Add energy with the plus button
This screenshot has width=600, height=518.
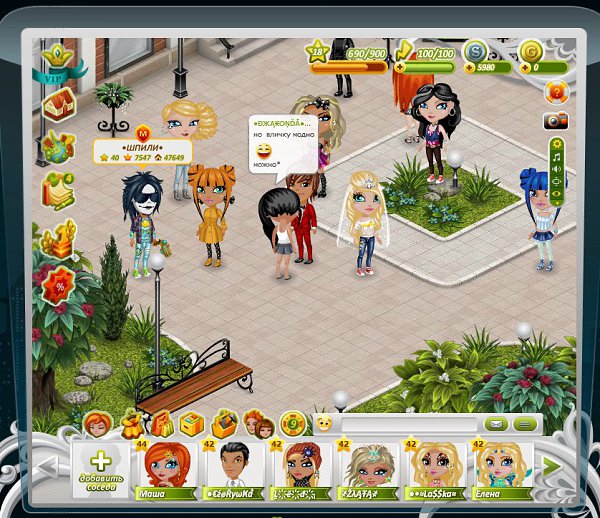(x=402, y=67)
